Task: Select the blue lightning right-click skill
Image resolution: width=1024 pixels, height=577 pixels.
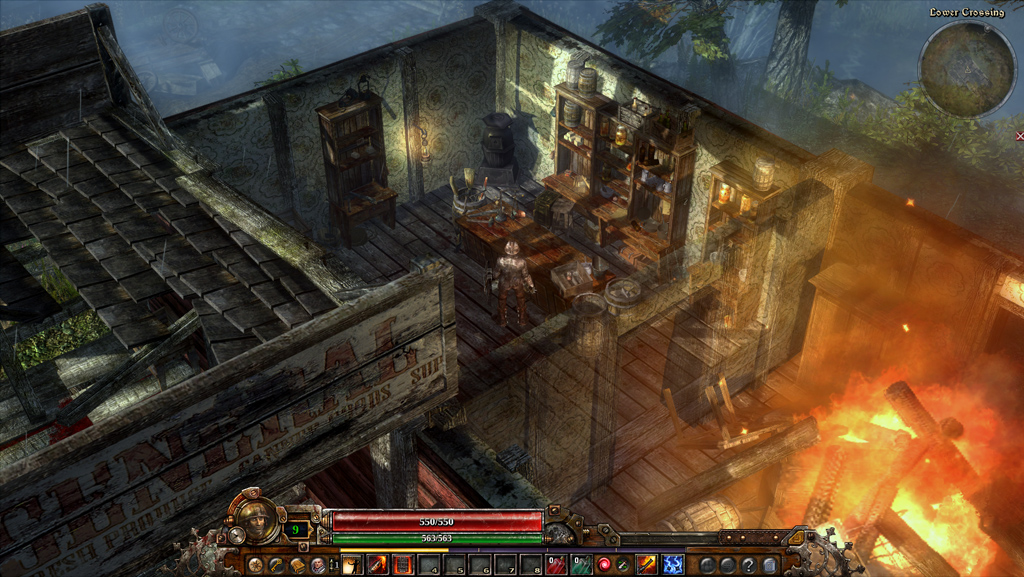Action: (x=673, y=565)
